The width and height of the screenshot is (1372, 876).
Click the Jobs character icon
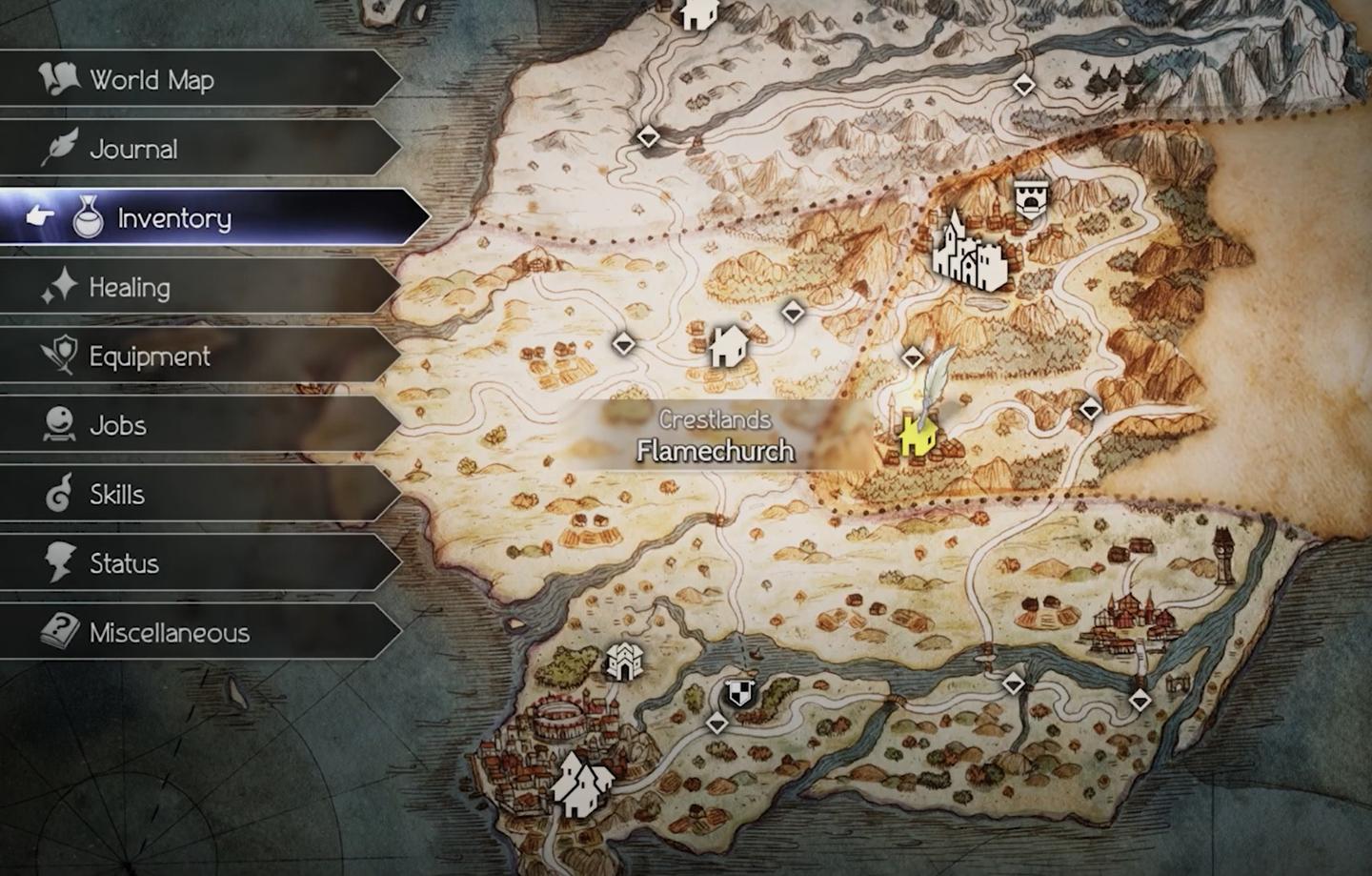[59, 425]
